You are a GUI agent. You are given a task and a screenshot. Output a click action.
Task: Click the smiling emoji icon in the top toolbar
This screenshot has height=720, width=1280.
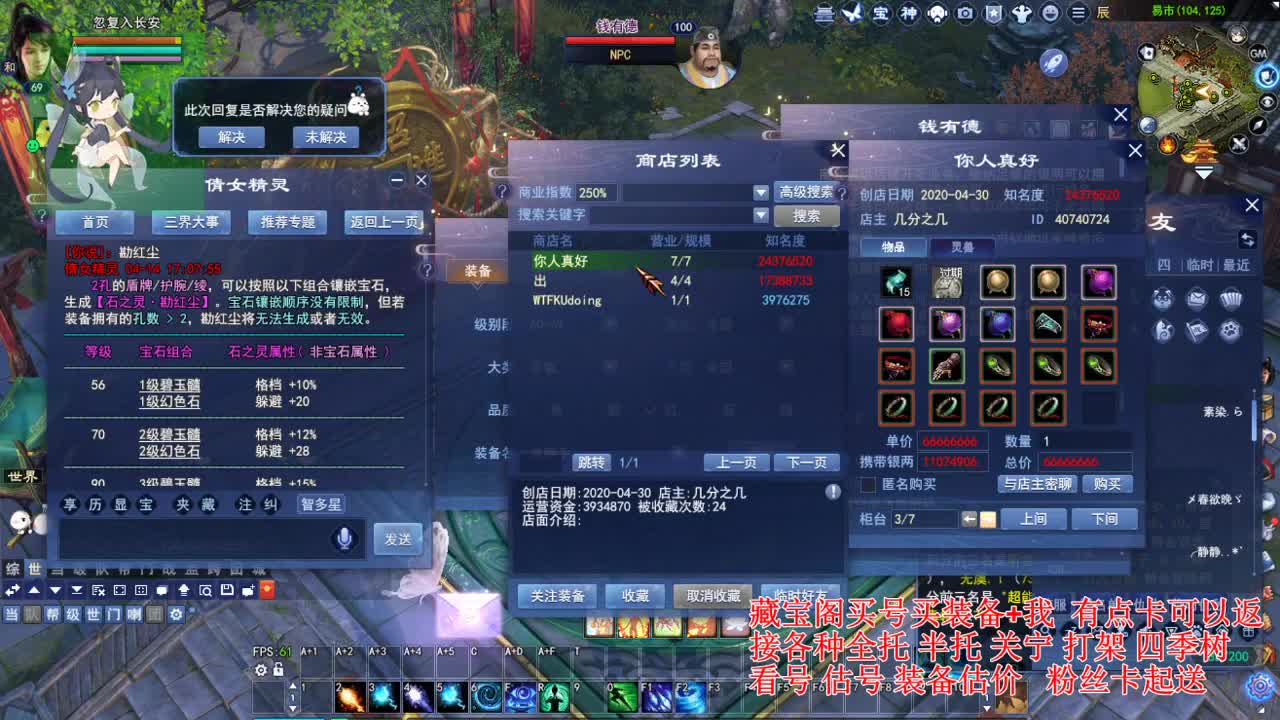pyautogui.click(x=1051, y=14)
